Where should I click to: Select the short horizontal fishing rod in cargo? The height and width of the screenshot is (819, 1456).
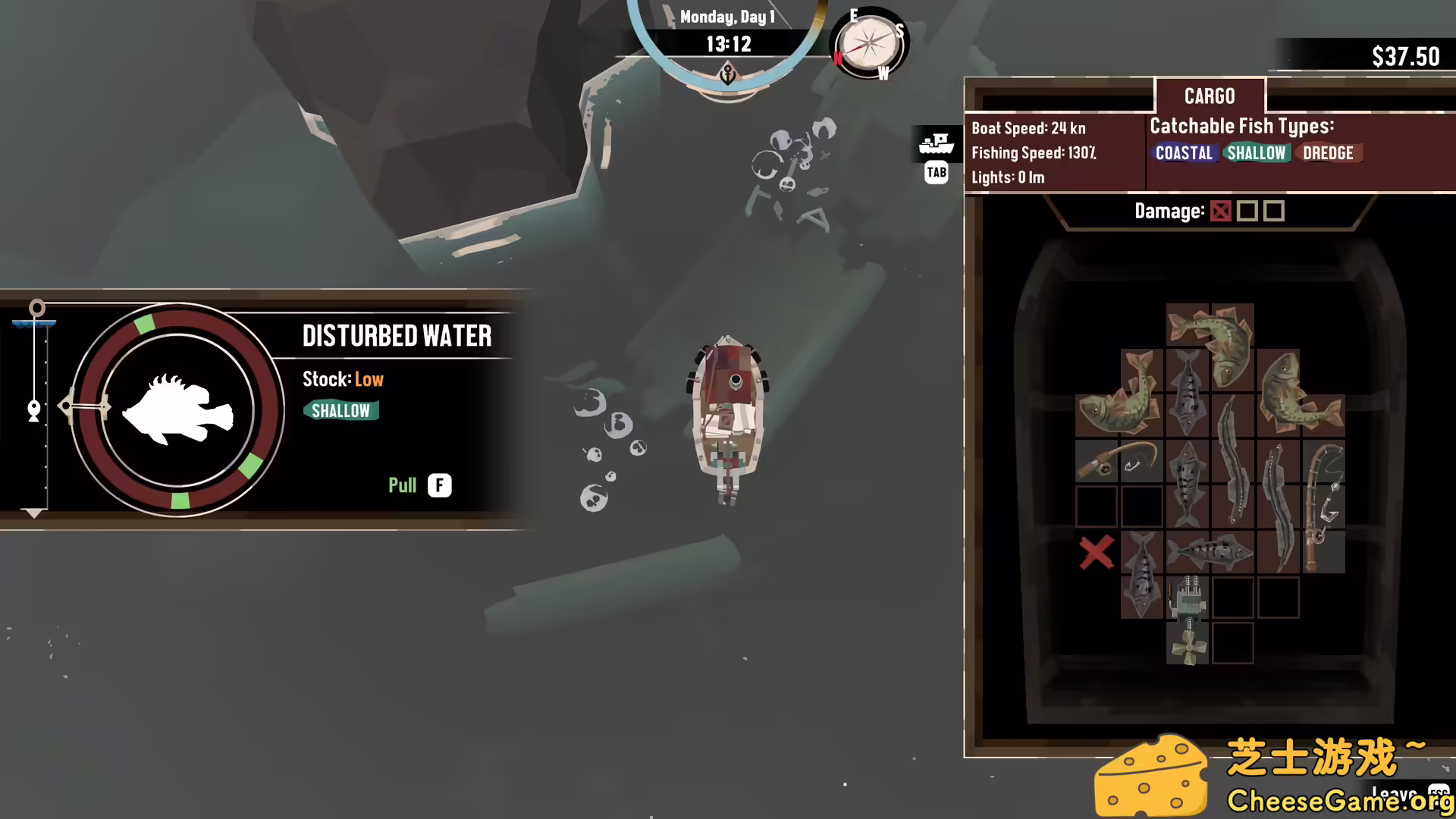click(x=1119, y=460)
